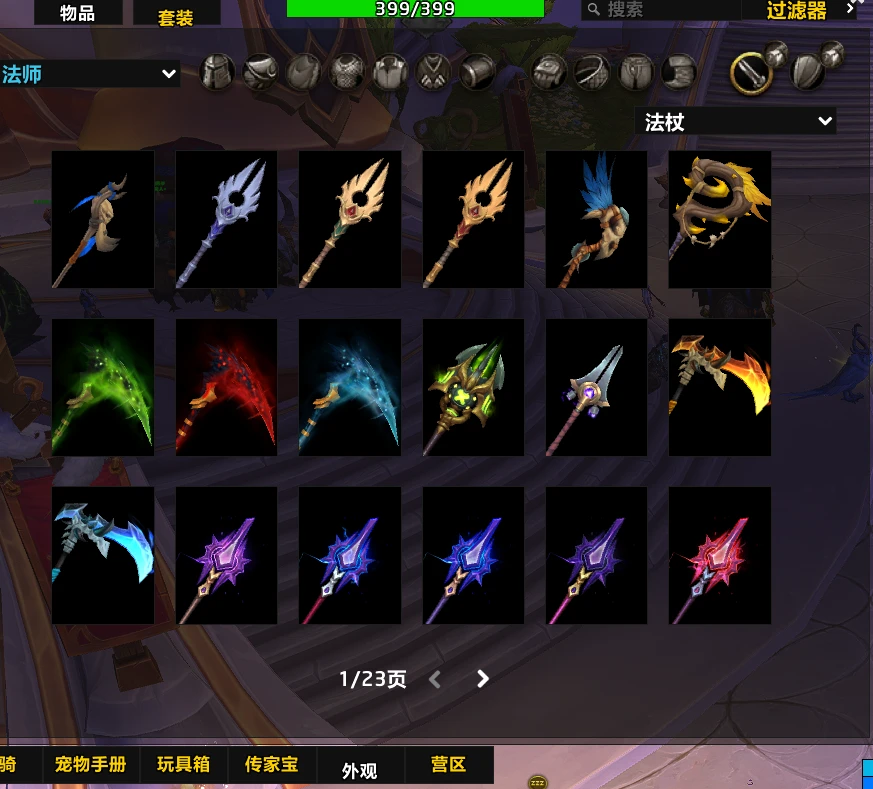Select the red glowing scythe staff

point(226,387)
